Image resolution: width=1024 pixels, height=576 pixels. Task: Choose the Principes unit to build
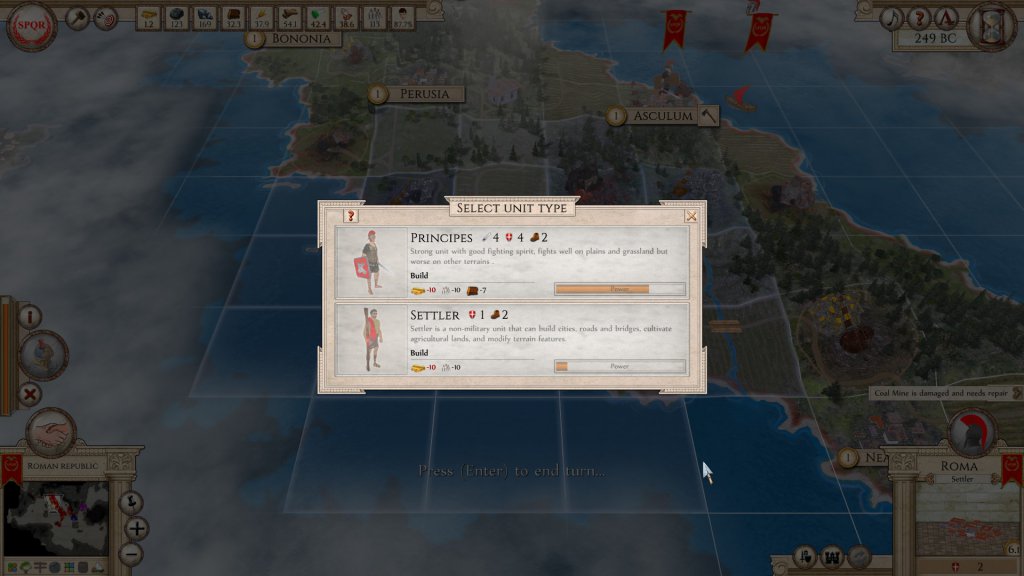pyautogui.click(x=511, y=262)
